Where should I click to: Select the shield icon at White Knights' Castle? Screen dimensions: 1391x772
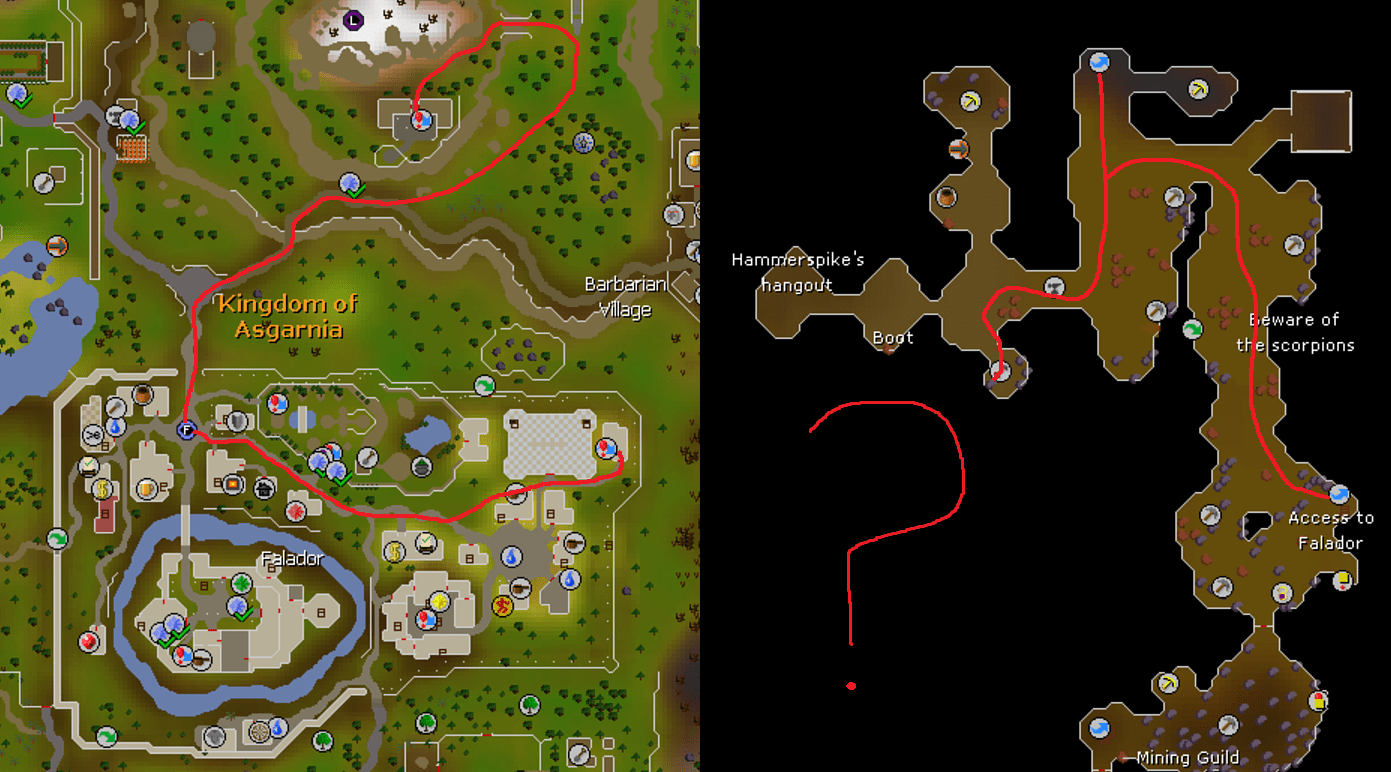[236, 422]
